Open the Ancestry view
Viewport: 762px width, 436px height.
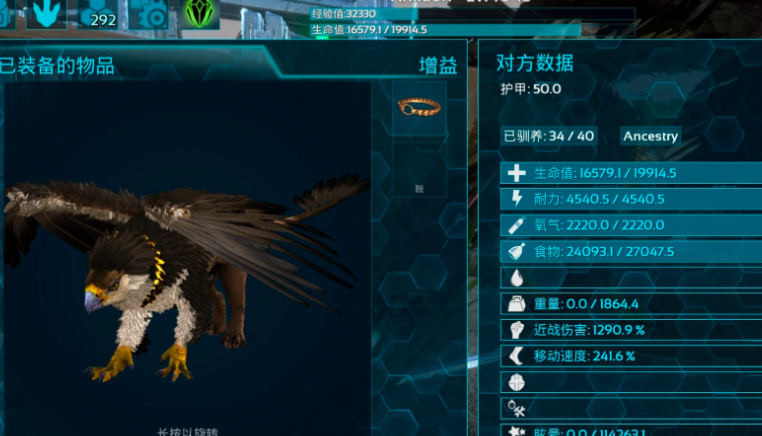[x=650, y=136]
